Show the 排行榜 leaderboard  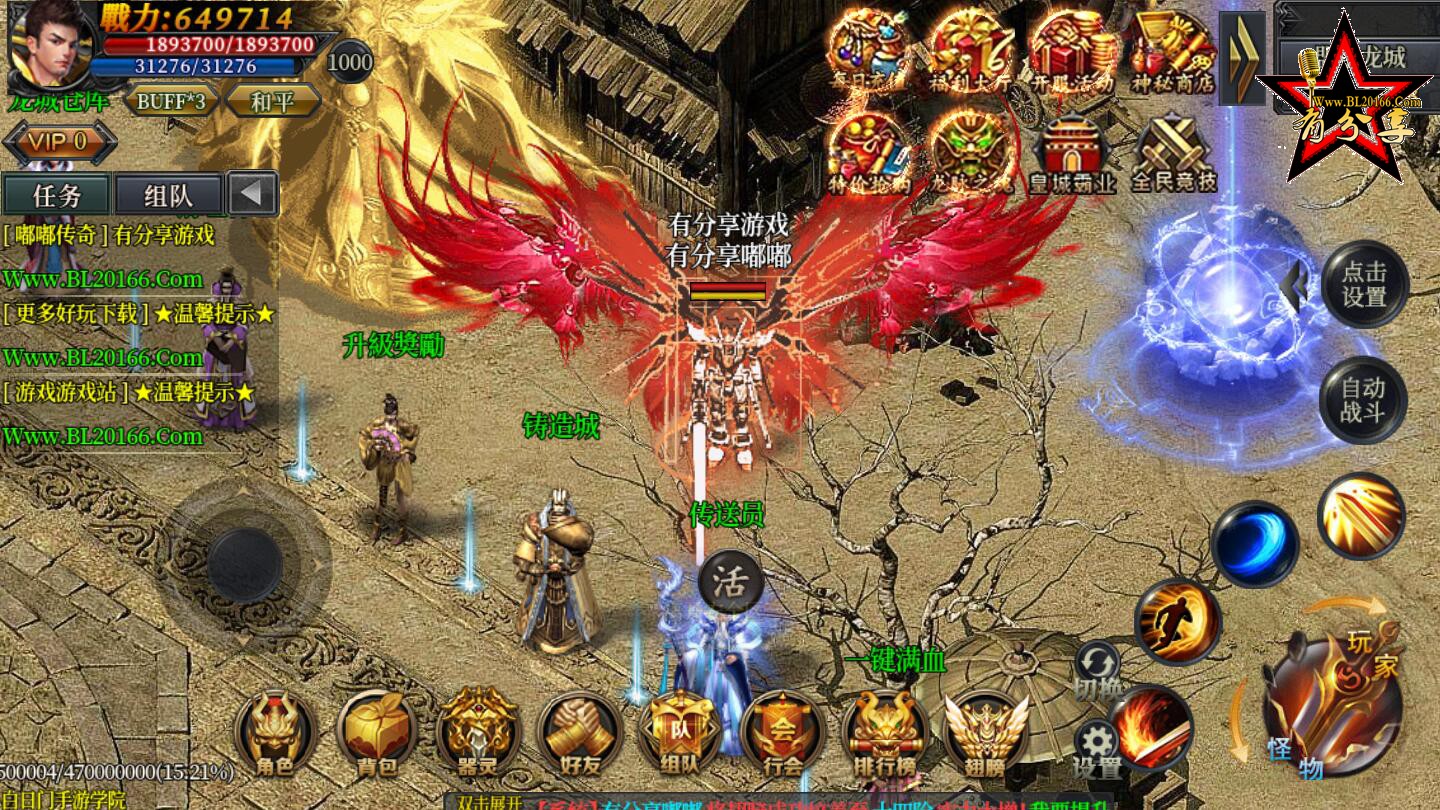(885, 735)
